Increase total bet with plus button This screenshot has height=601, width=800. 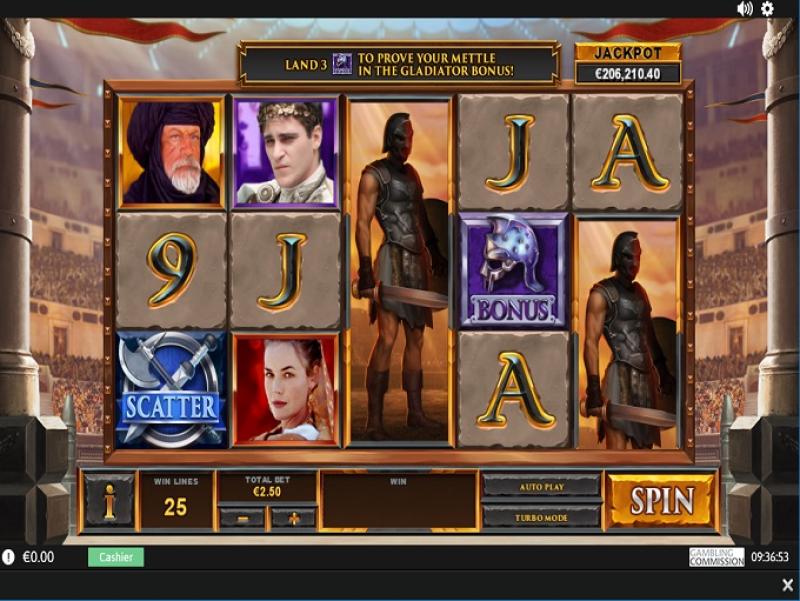(293, 518)
